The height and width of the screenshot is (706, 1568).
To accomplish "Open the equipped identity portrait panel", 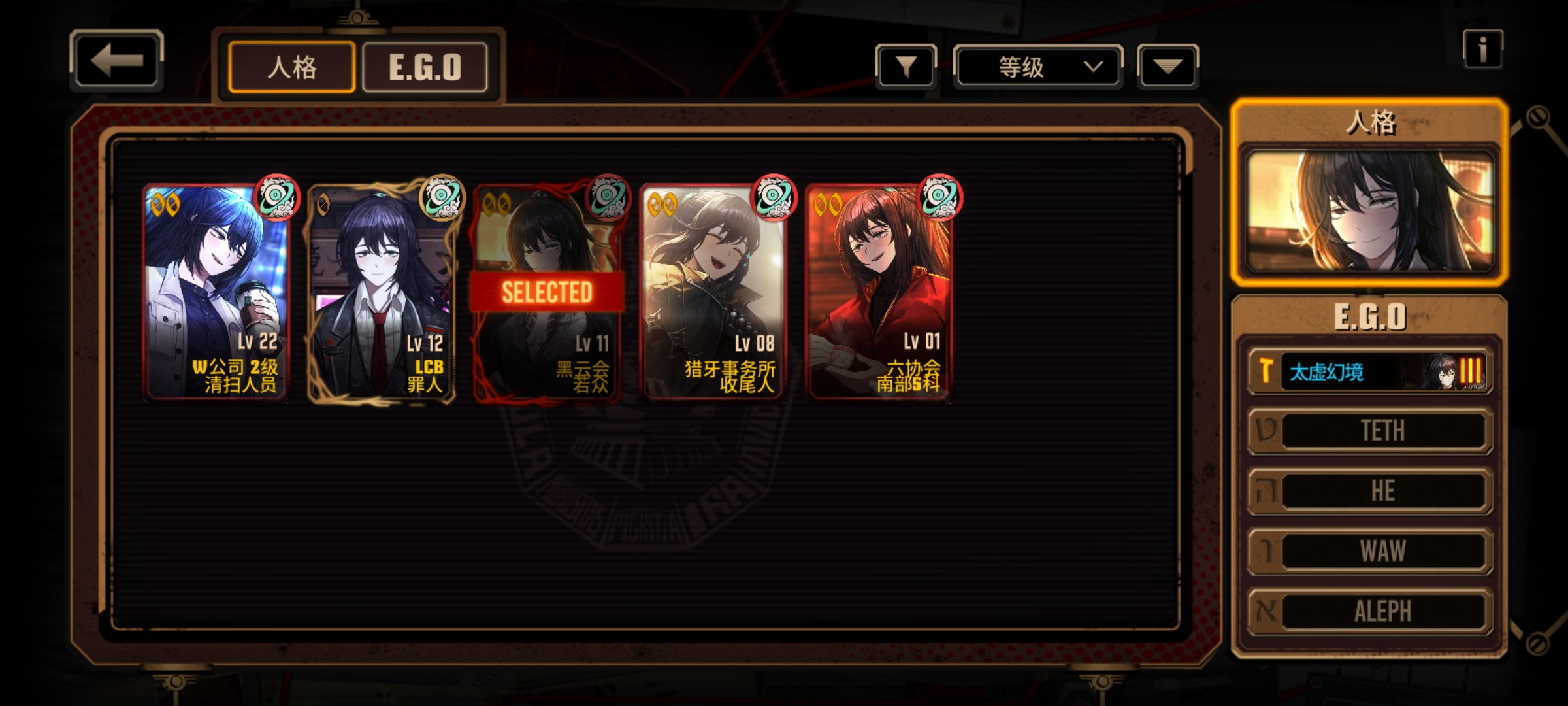I will coord(1369,209).
